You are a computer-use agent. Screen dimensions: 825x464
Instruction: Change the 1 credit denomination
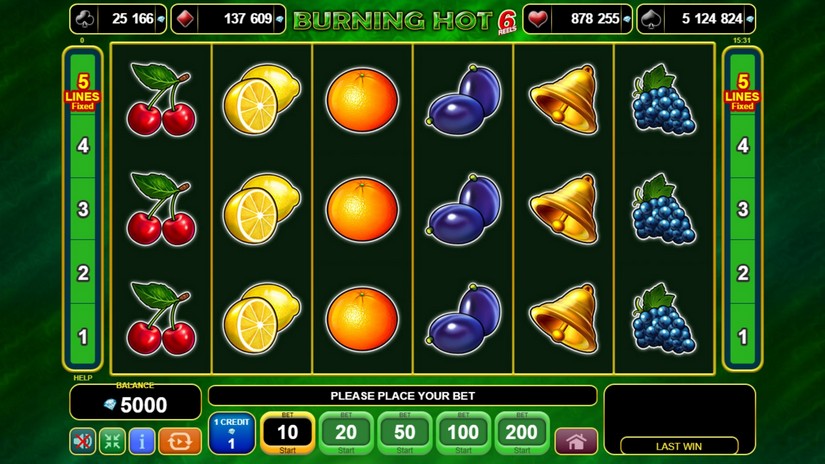tap(232, 434)
